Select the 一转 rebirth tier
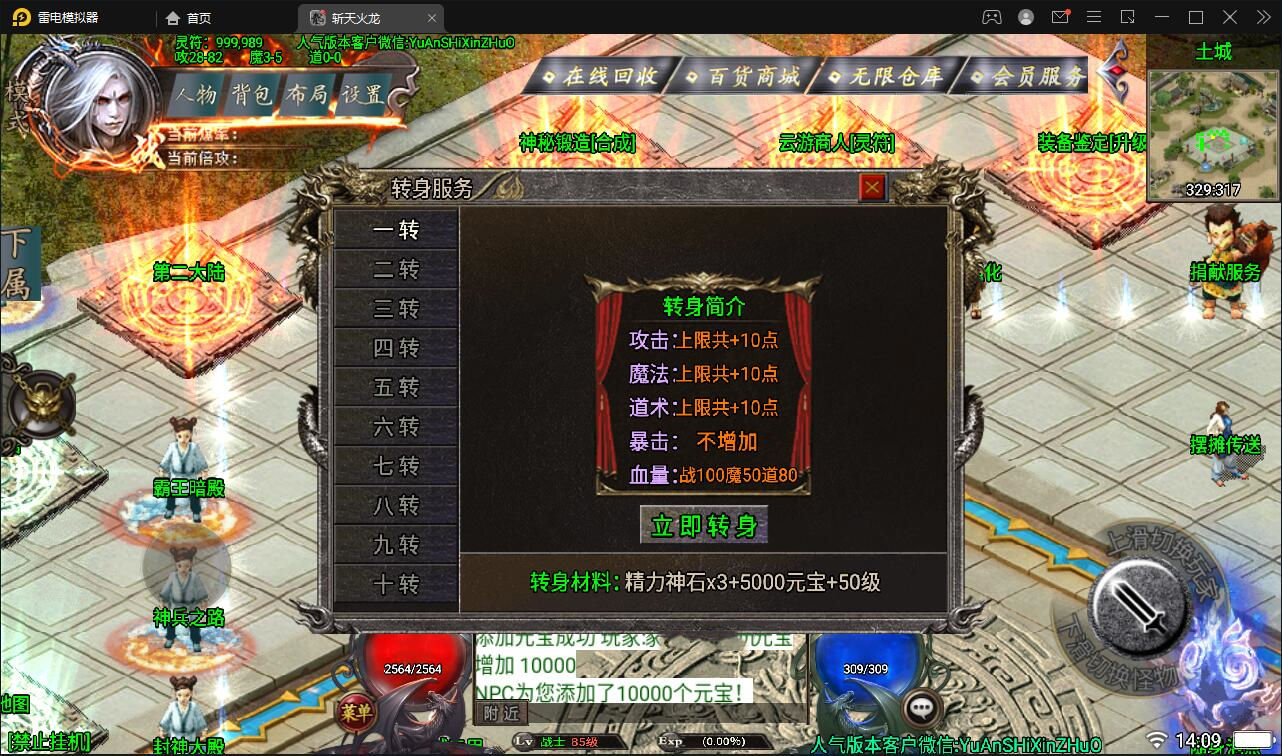Screen dimensions: 1282x756 pyautogui.click(x=397, y=229)
